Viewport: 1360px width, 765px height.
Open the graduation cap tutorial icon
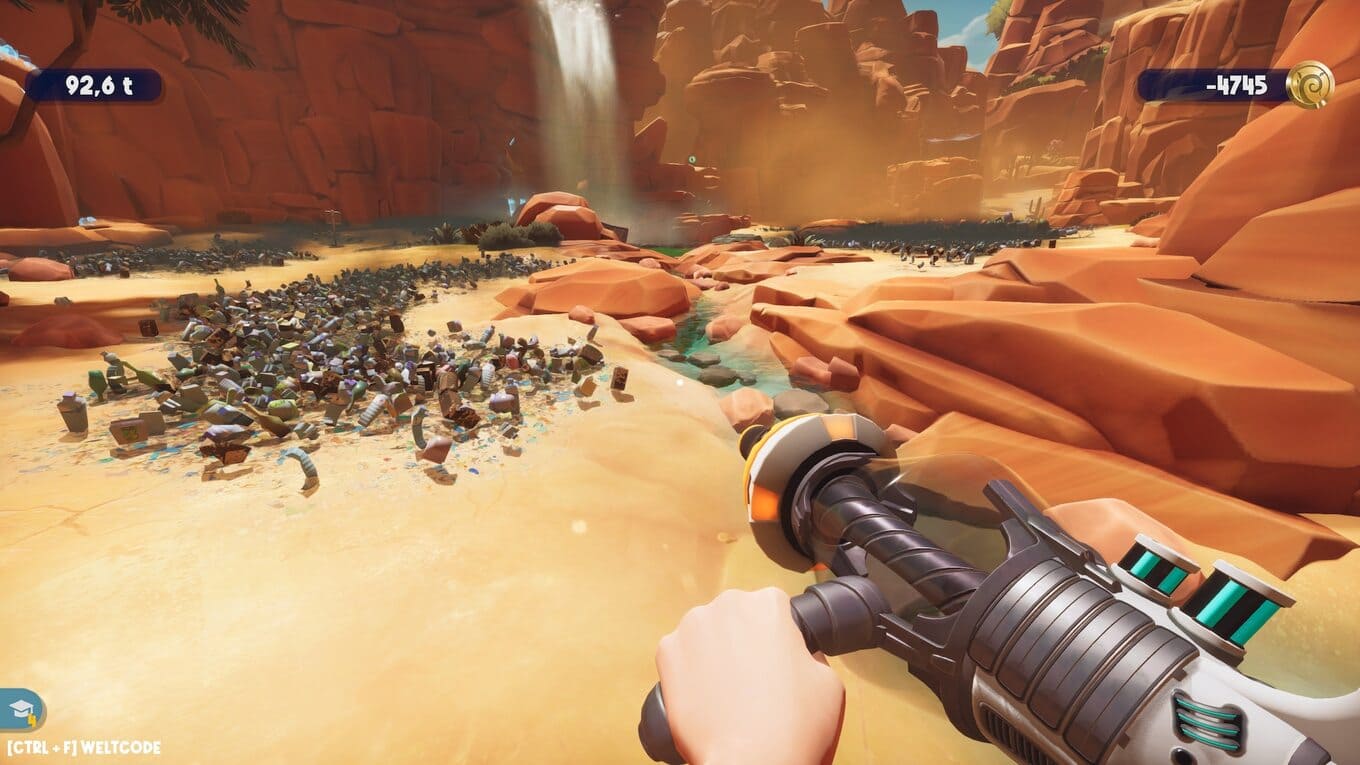[x=21, y=711]
